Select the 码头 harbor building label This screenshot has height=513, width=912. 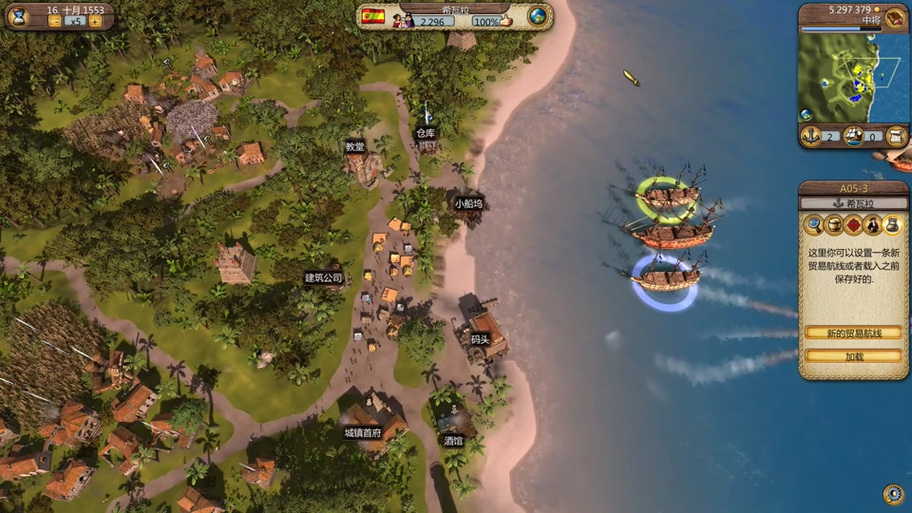480,340
